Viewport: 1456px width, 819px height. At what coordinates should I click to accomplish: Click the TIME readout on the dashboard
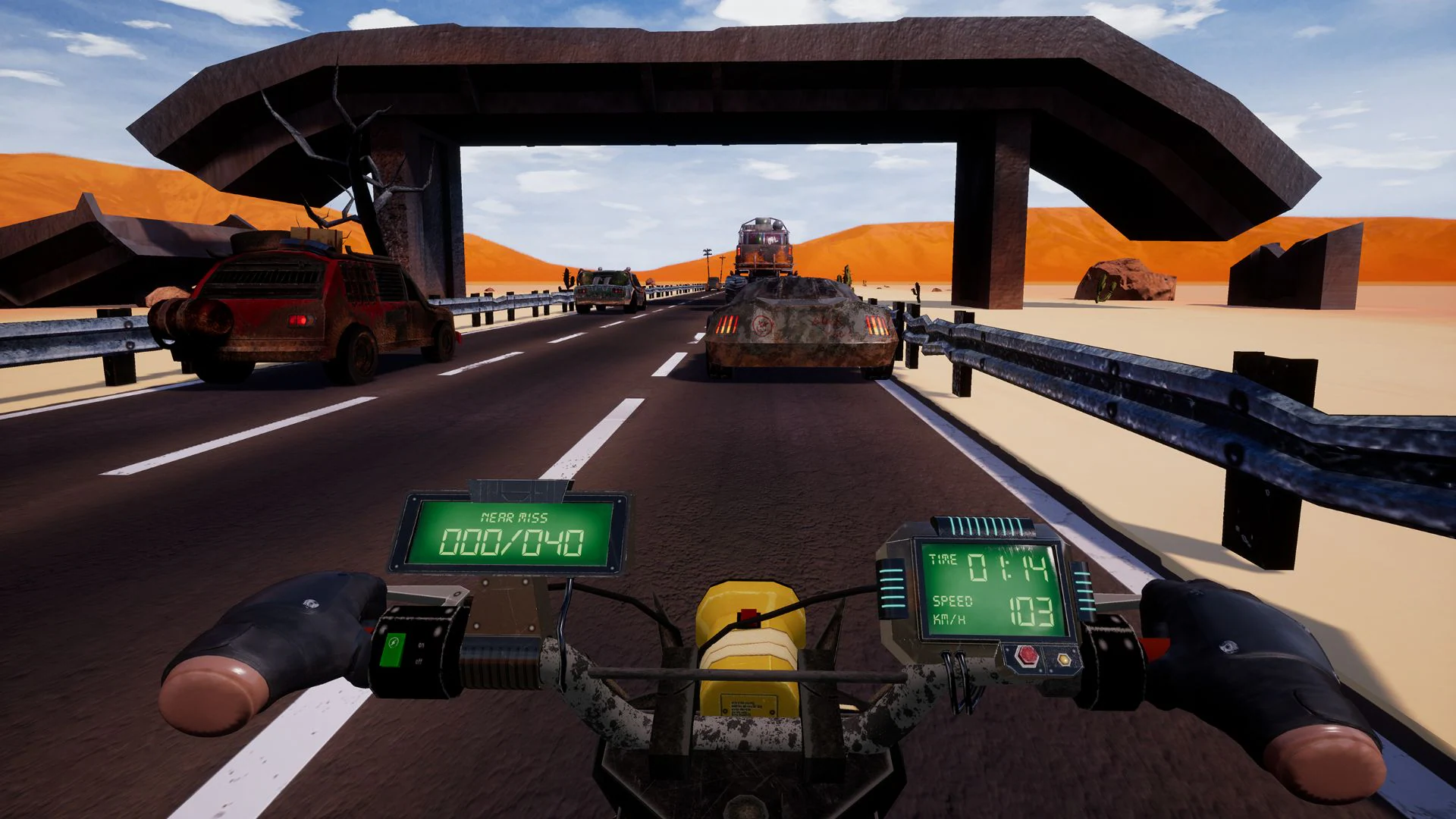(x=943, y=559)
